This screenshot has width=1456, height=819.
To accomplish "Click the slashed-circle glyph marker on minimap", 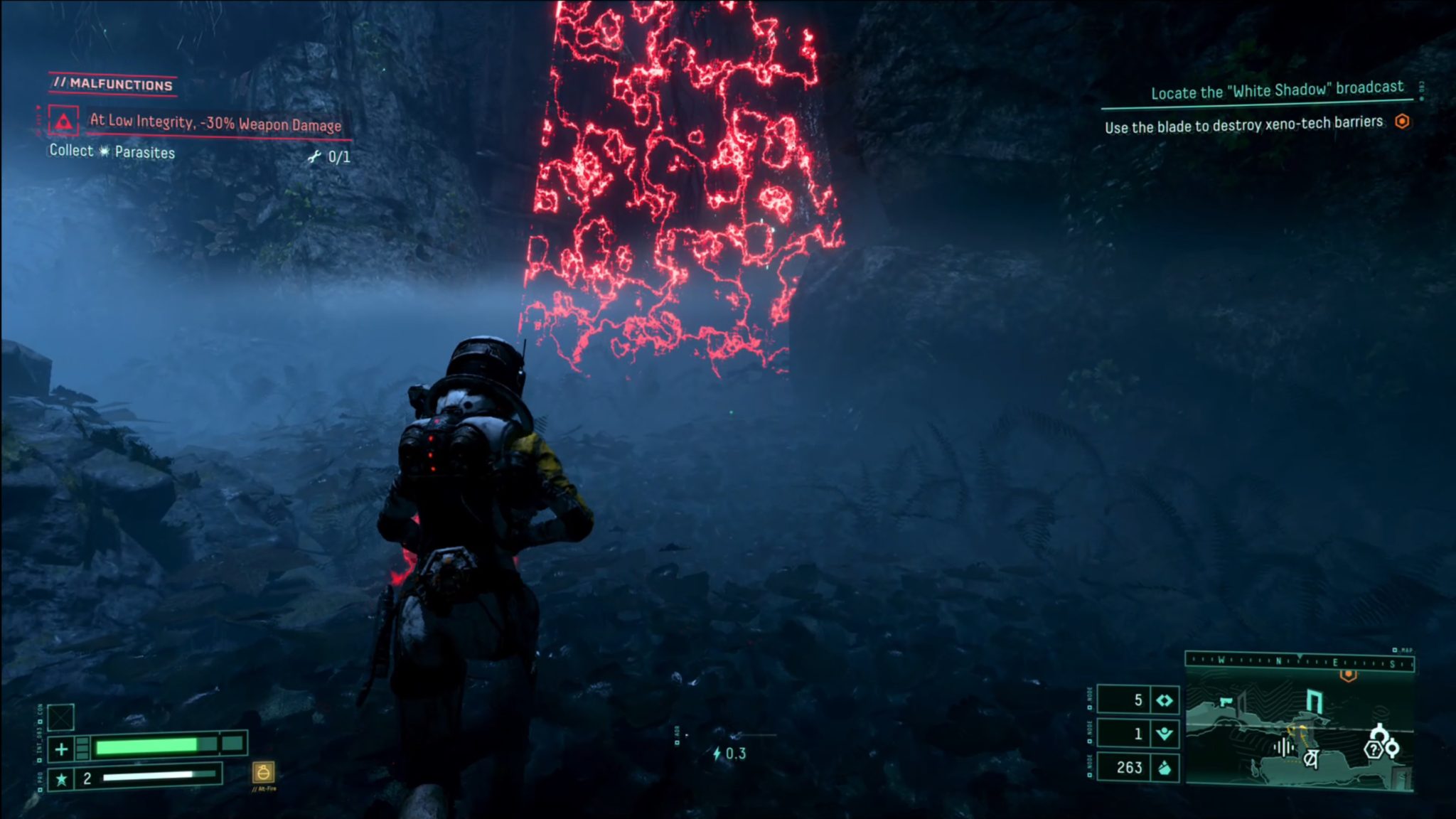I will pos(1311,759).
